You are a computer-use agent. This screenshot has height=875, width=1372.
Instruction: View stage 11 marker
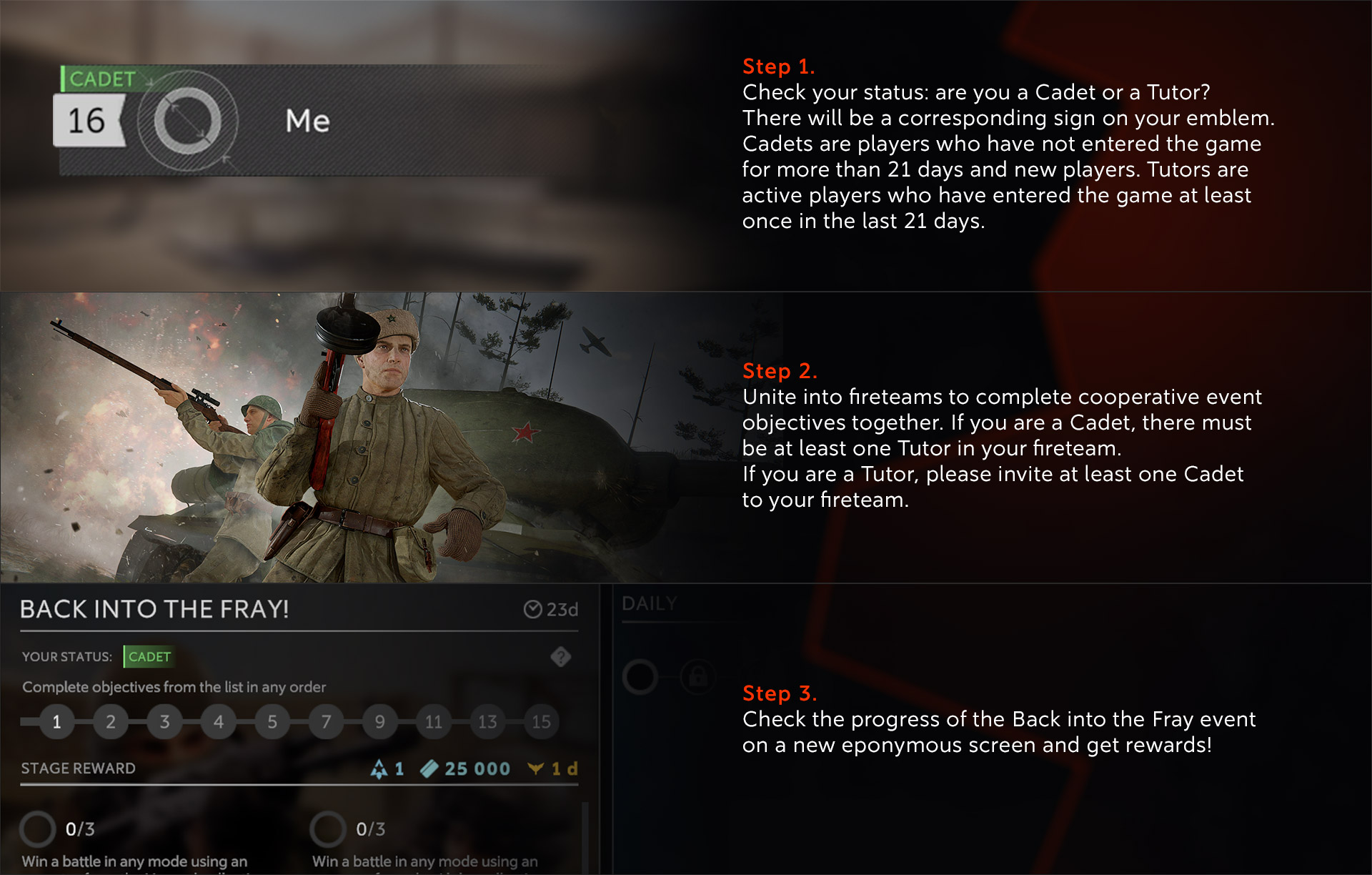coord(434,722)
